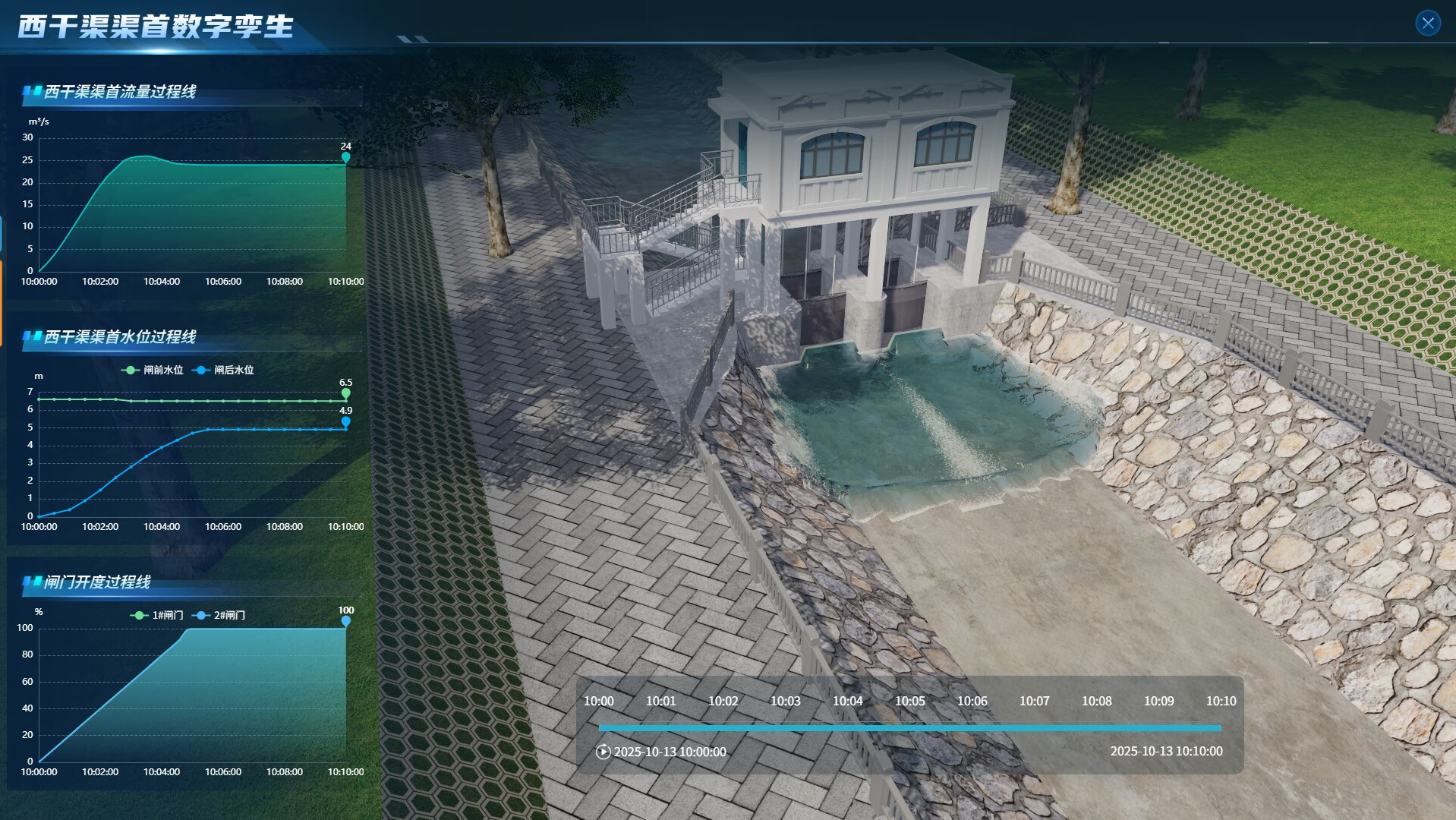Screen dimensions: 1456x820
Task: Select the gate opening 100 endpoint marker
Action: point(346,621)
